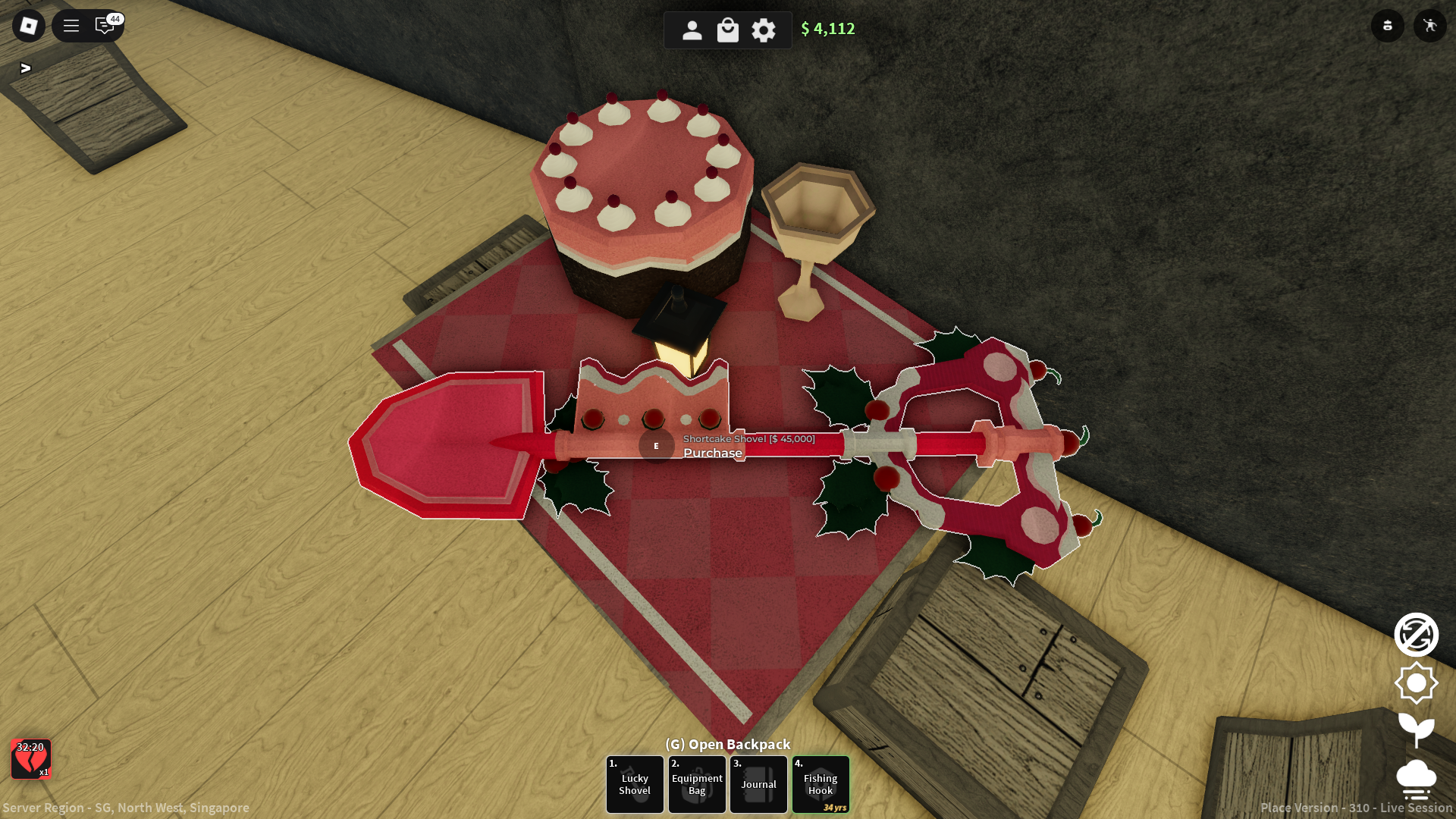Open the Roblox main menu
Screen dimensions: 1456x819
[29, 26]
